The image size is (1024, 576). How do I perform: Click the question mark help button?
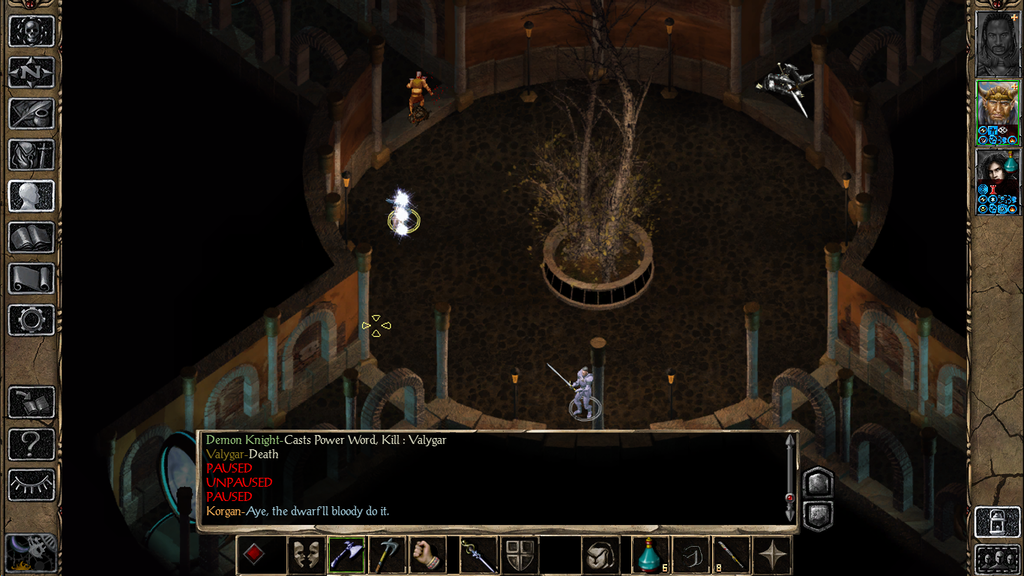31,443
